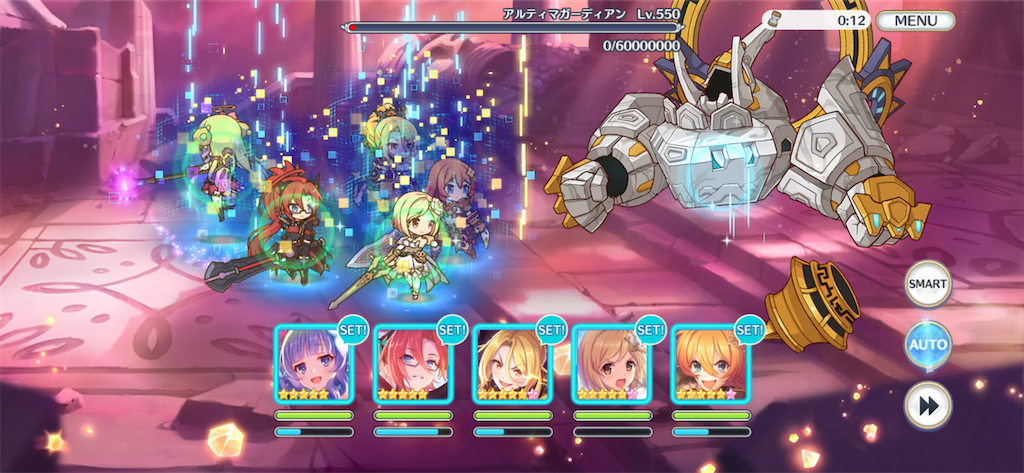Select the orange-haired character portrait

point(709,364)
